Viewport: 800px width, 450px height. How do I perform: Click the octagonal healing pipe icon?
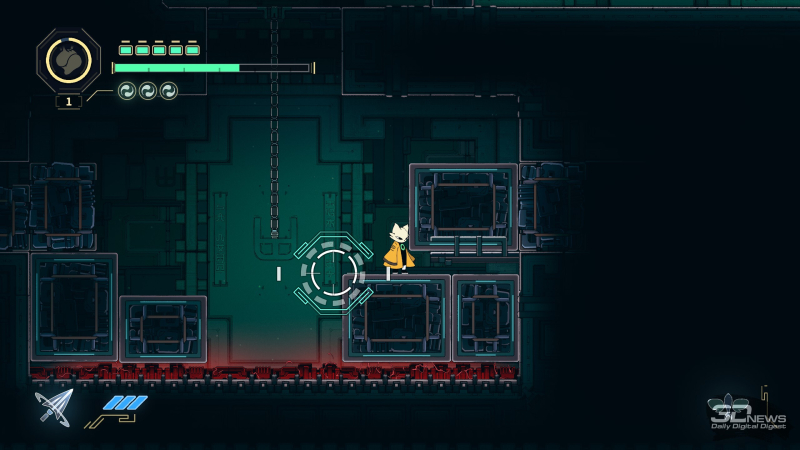[x=68, y=61]
